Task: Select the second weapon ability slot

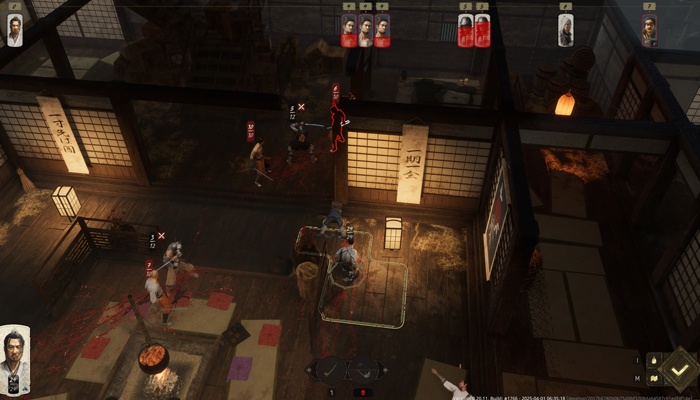Action: 364,369
